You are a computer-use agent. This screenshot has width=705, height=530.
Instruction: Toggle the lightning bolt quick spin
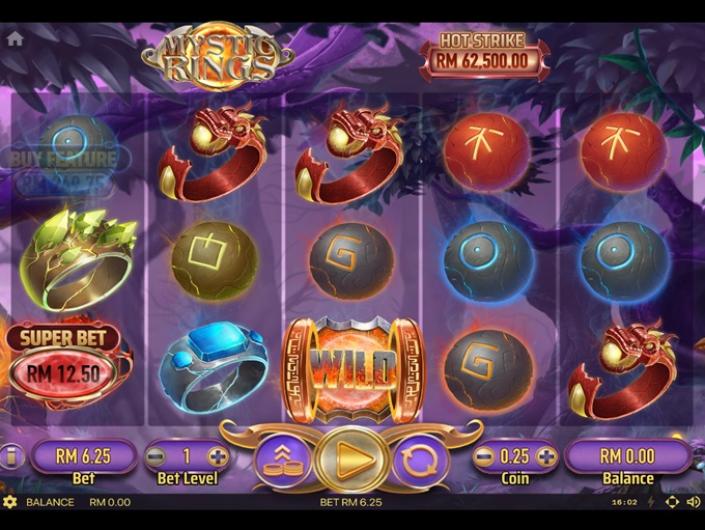coord(650,502)
